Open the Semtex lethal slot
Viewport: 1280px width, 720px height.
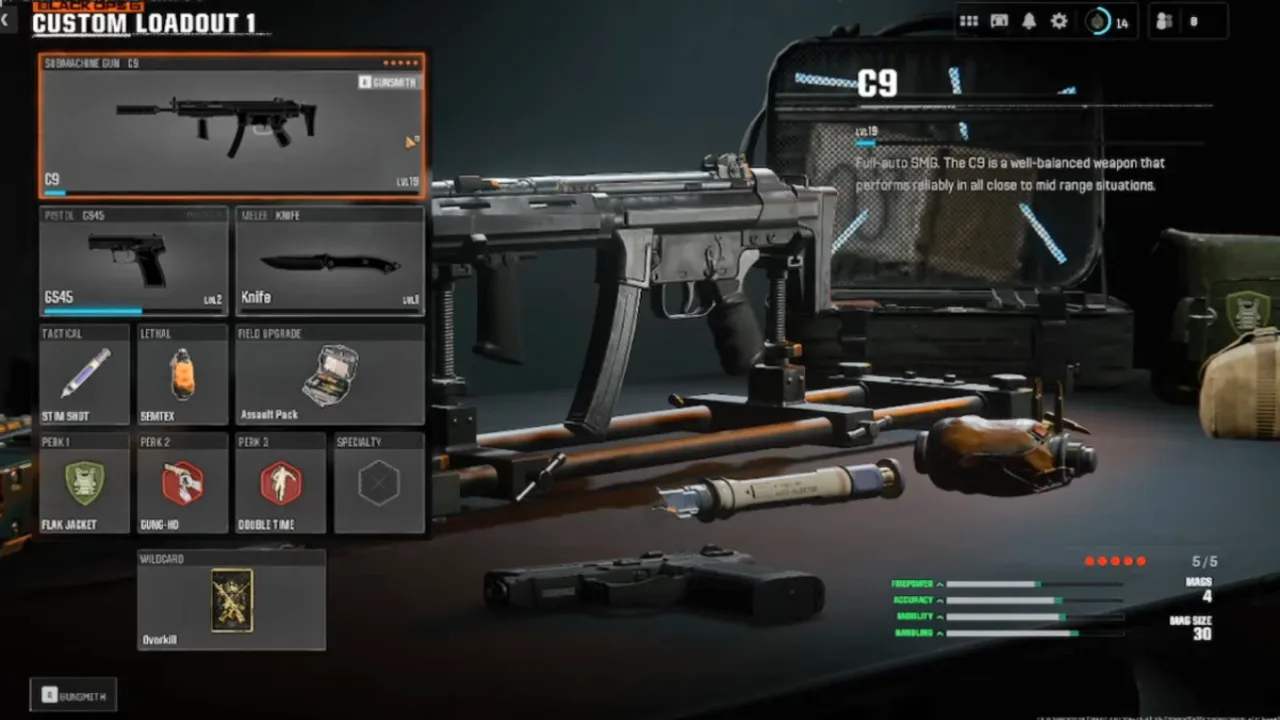click(183, 374)
